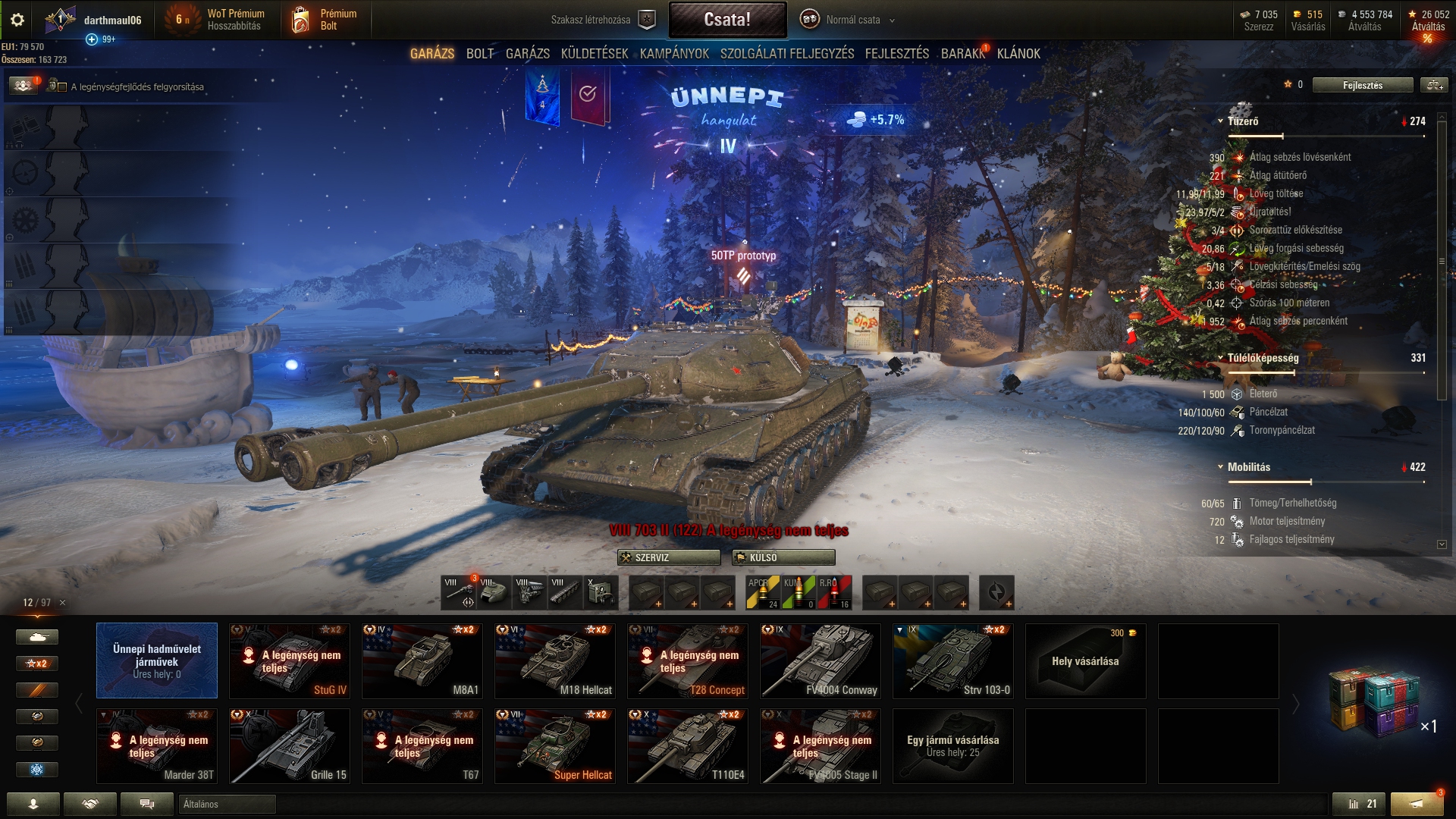
Task: Pick the Grille 15 tank
Action: [x=290, y=745]
